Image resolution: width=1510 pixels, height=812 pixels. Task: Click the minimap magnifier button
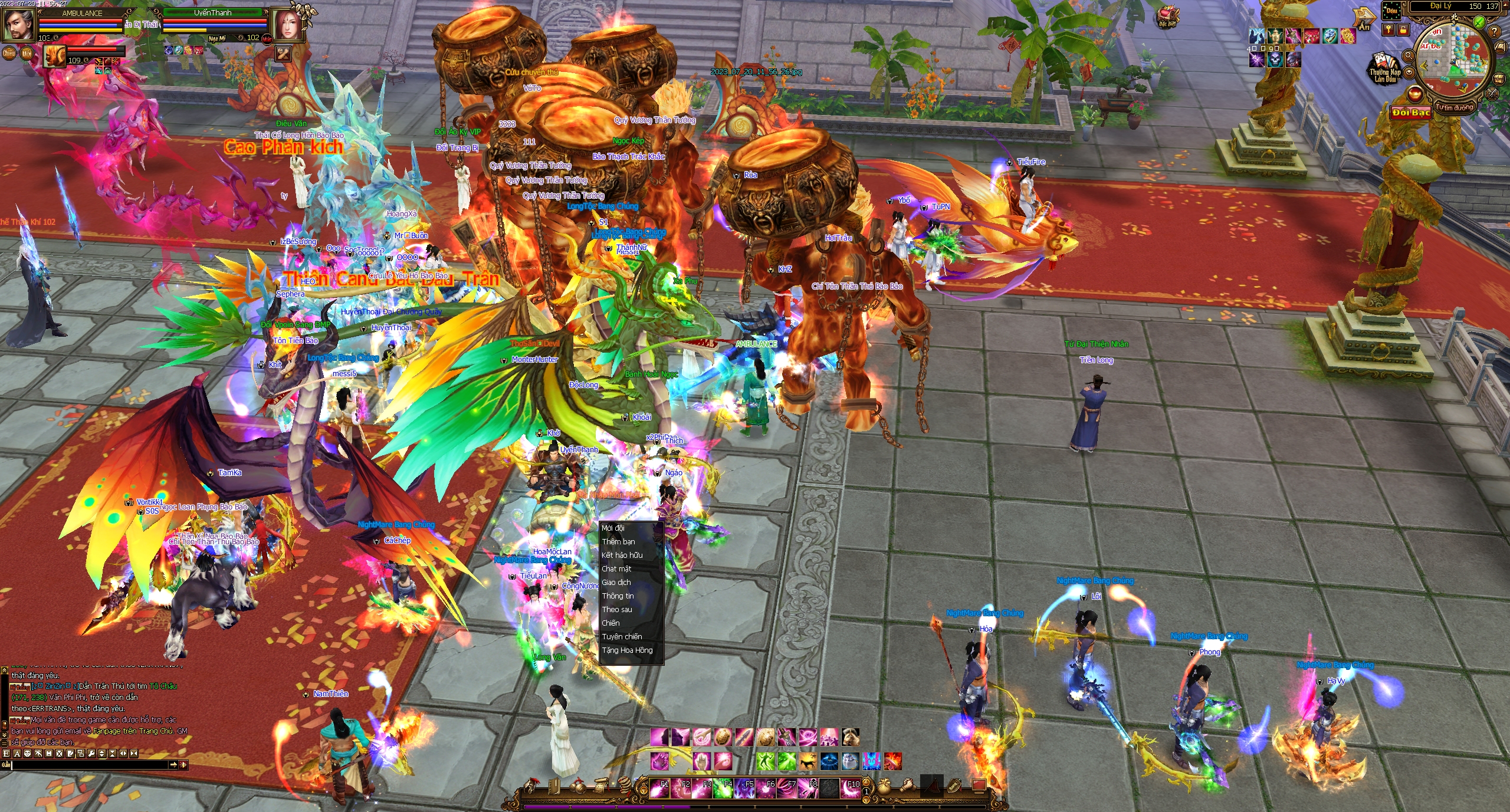point(1408,55)
